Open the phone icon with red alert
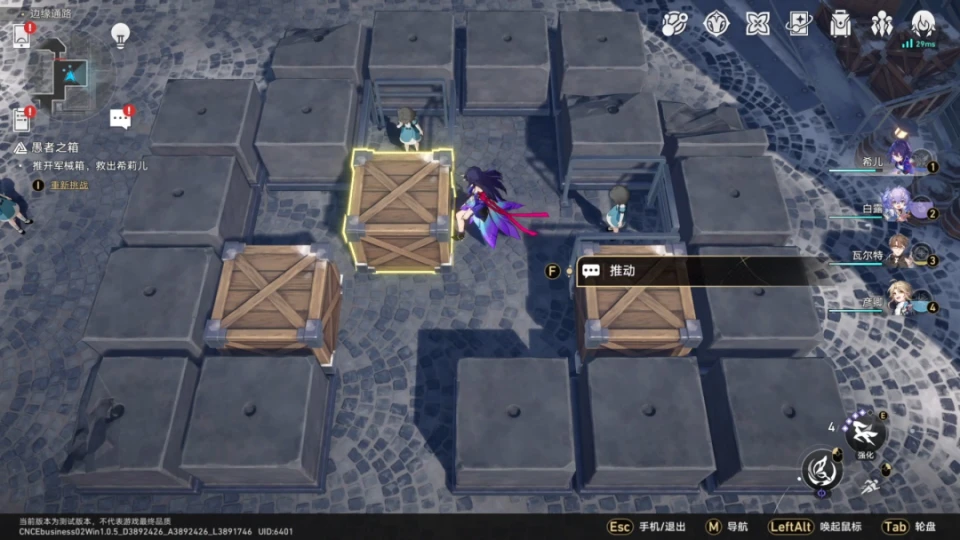 (x=22, y=35)
